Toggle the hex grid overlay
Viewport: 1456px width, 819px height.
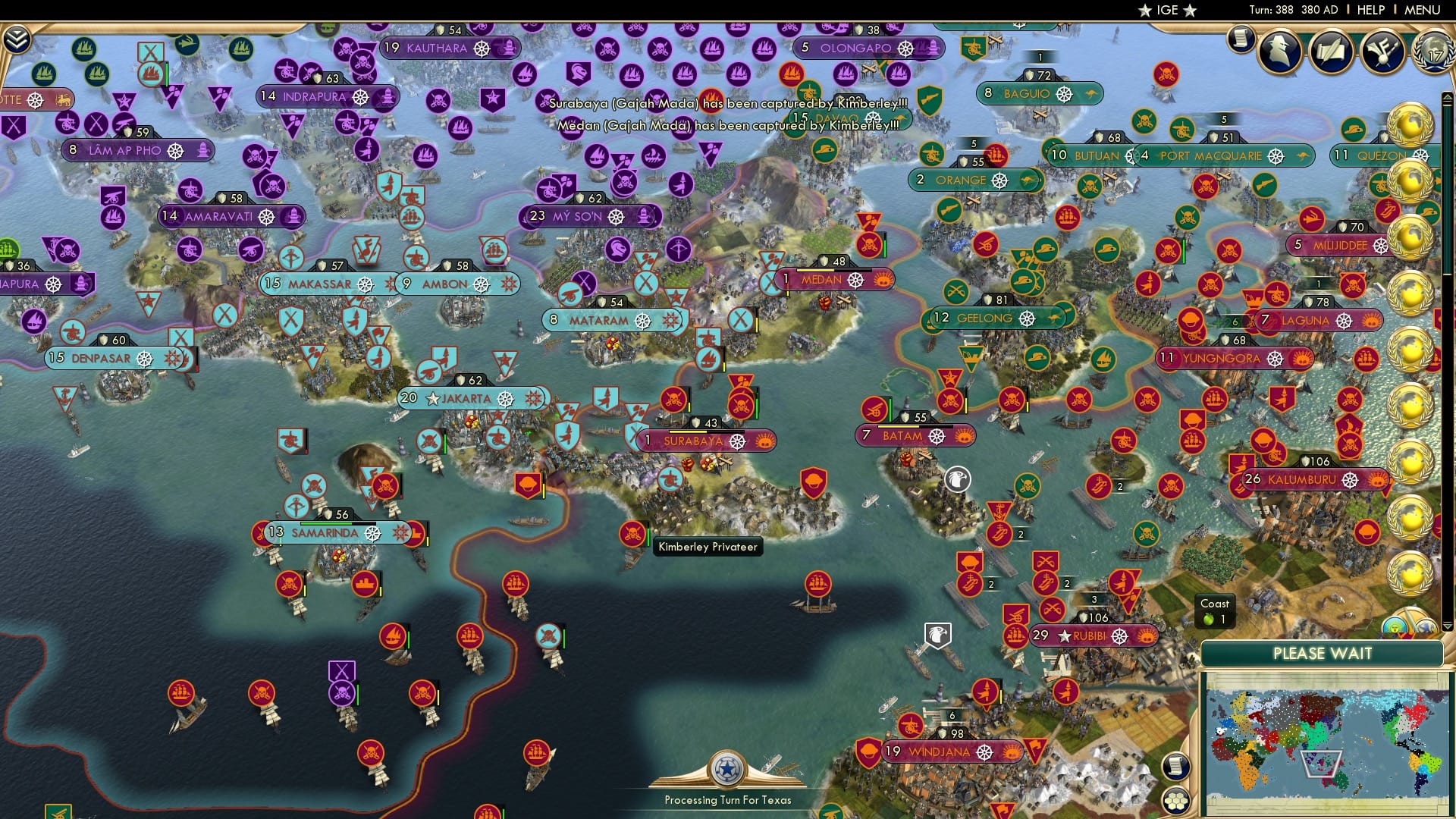pos(1175,800)
